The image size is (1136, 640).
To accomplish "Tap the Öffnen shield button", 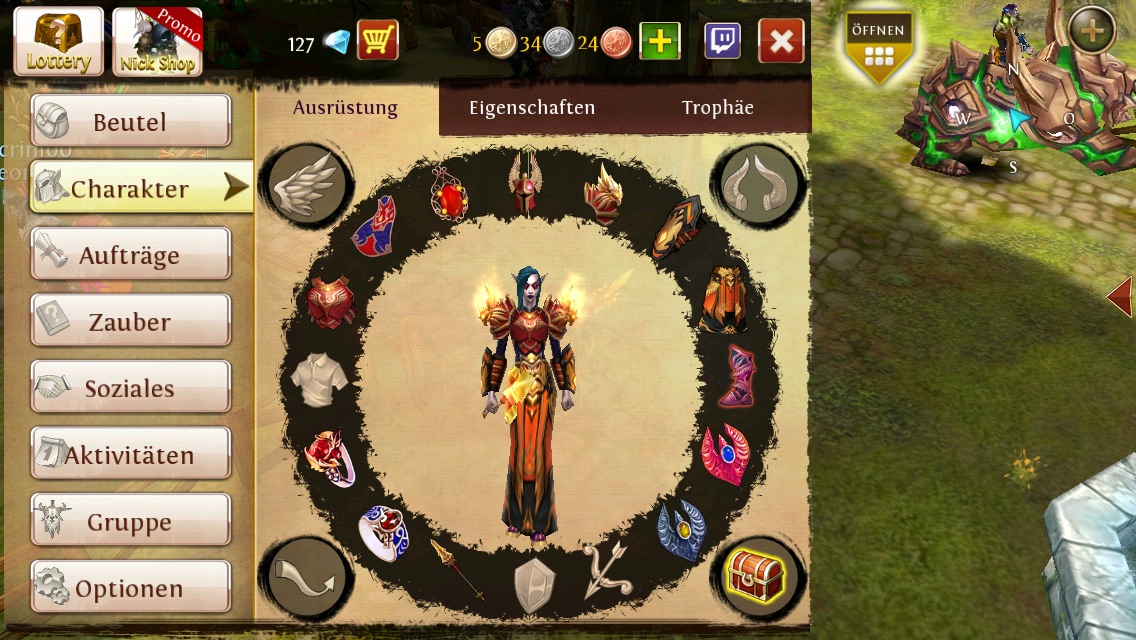I will (878, 47).
